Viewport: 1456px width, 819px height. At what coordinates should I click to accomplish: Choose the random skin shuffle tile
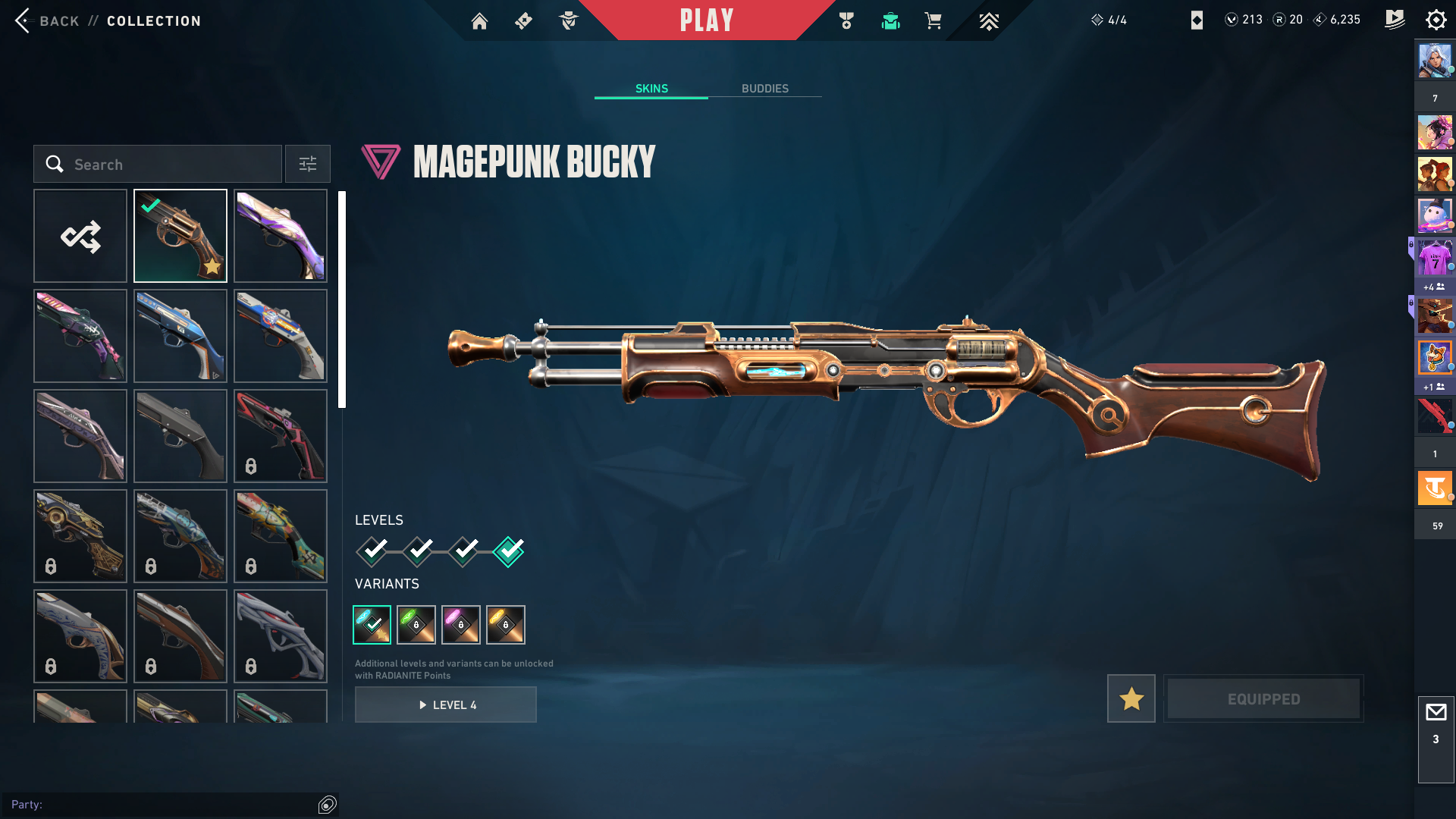[x=80, y=236]
